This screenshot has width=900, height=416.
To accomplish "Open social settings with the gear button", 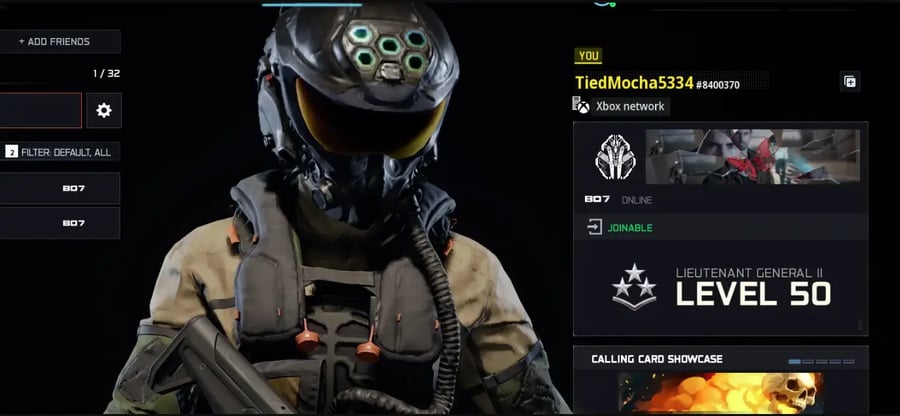I will pyautogui.click(x=104, y=111).
